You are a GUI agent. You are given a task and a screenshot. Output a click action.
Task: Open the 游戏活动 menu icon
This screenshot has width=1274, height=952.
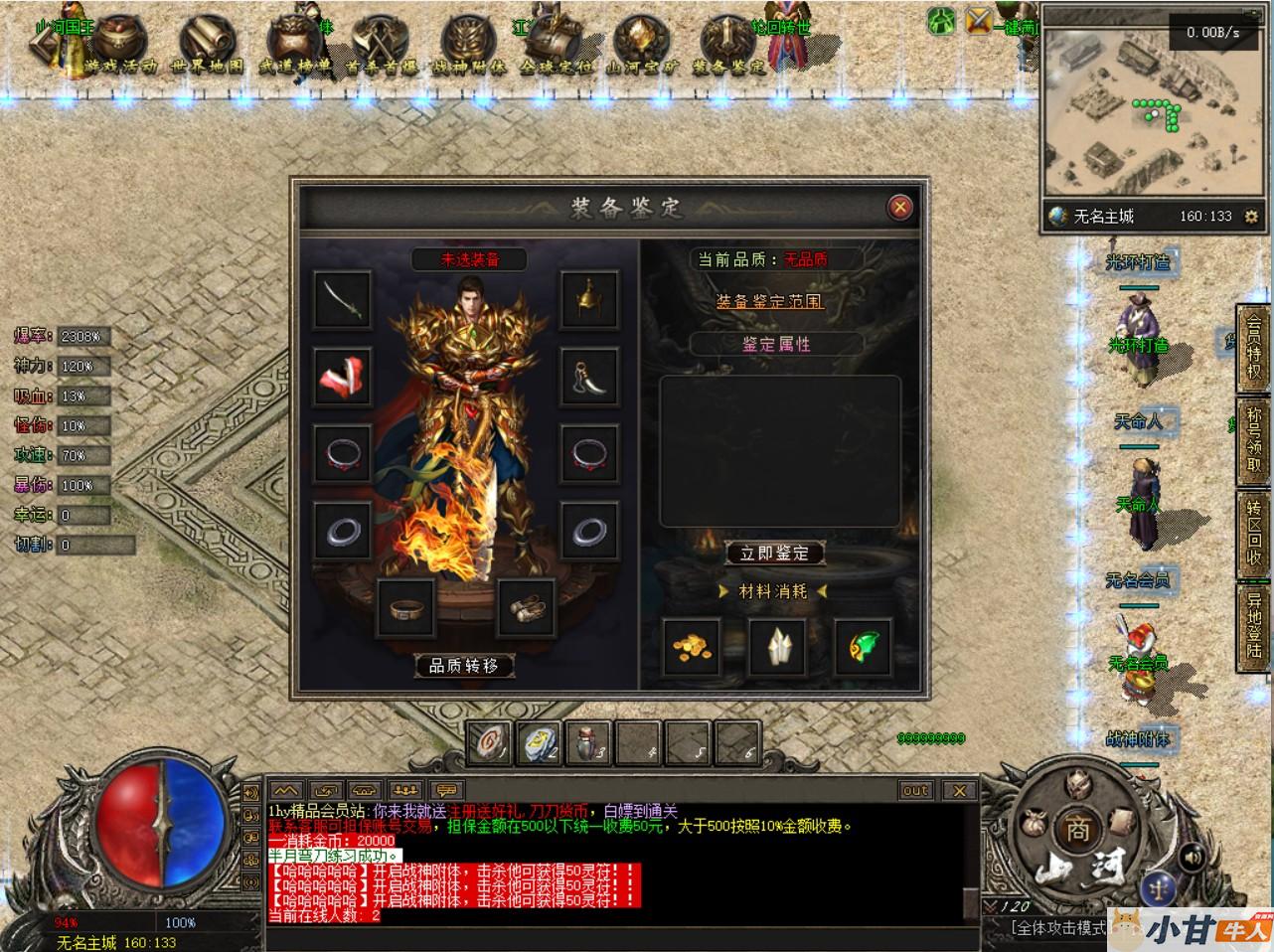[121, 45]
